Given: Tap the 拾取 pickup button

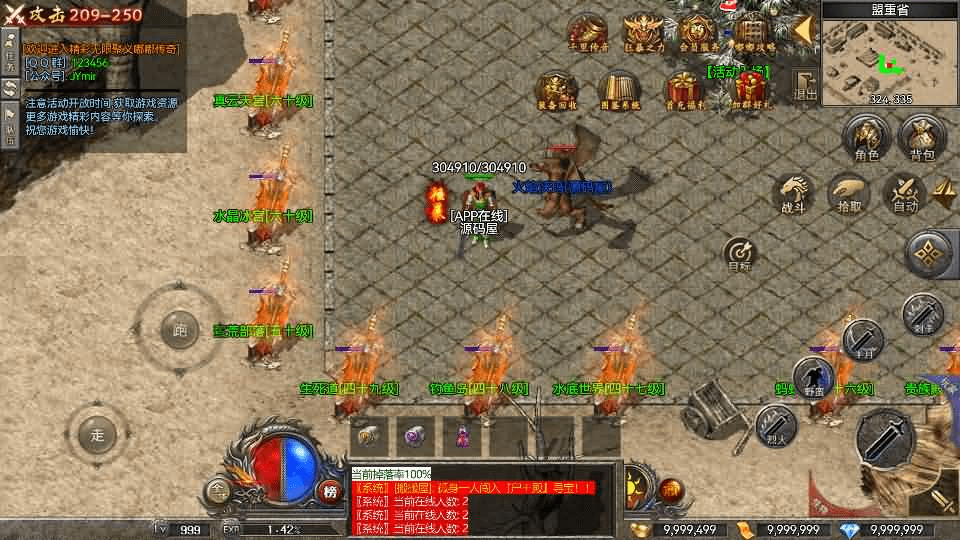Looking at the screenshot, I should coord(848,193).
